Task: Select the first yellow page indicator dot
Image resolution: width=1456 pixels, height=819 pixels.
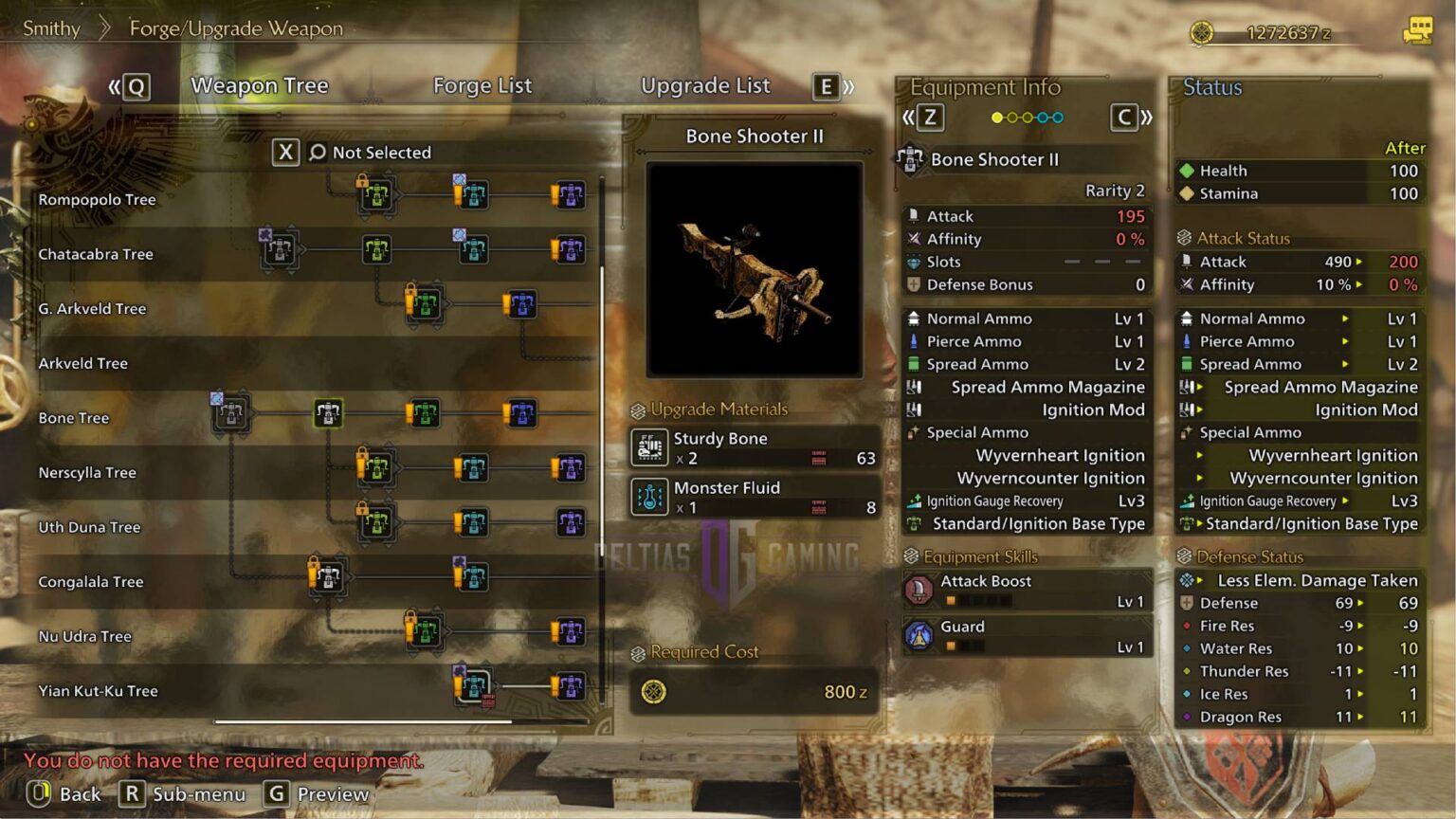Action: pos(994,117)
